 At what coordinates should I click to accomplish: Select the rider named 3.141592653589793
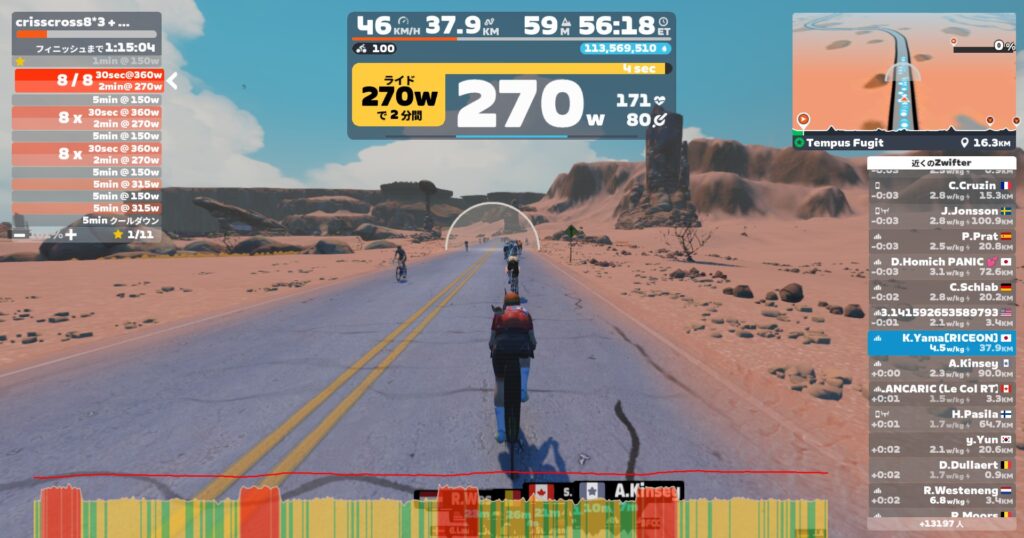(942, 317)
